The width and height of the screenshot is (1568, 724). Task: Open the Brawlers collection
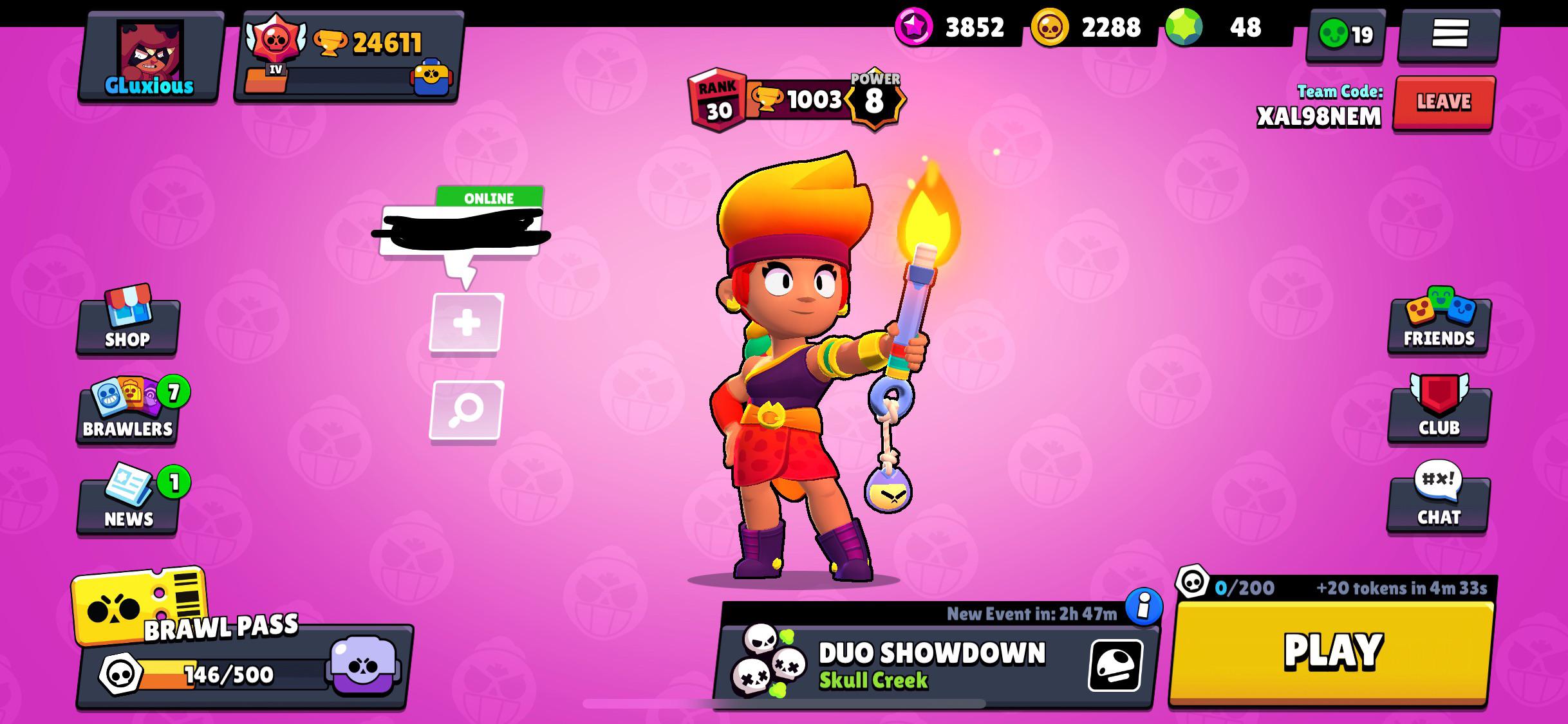pyautogui.click(x=127, y=415)
